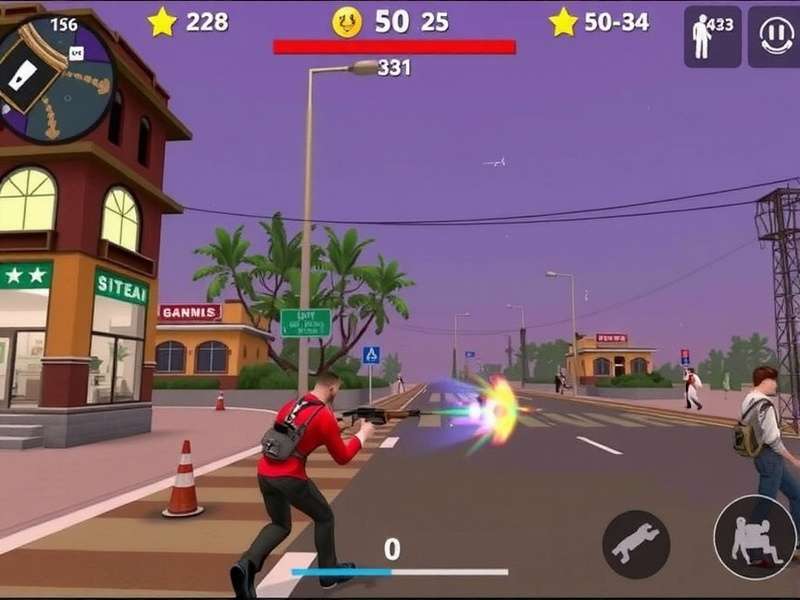Tap the crouch action button
Image resolution: width=800 pixels, height=600 pixels.
[x=754, y=537]
